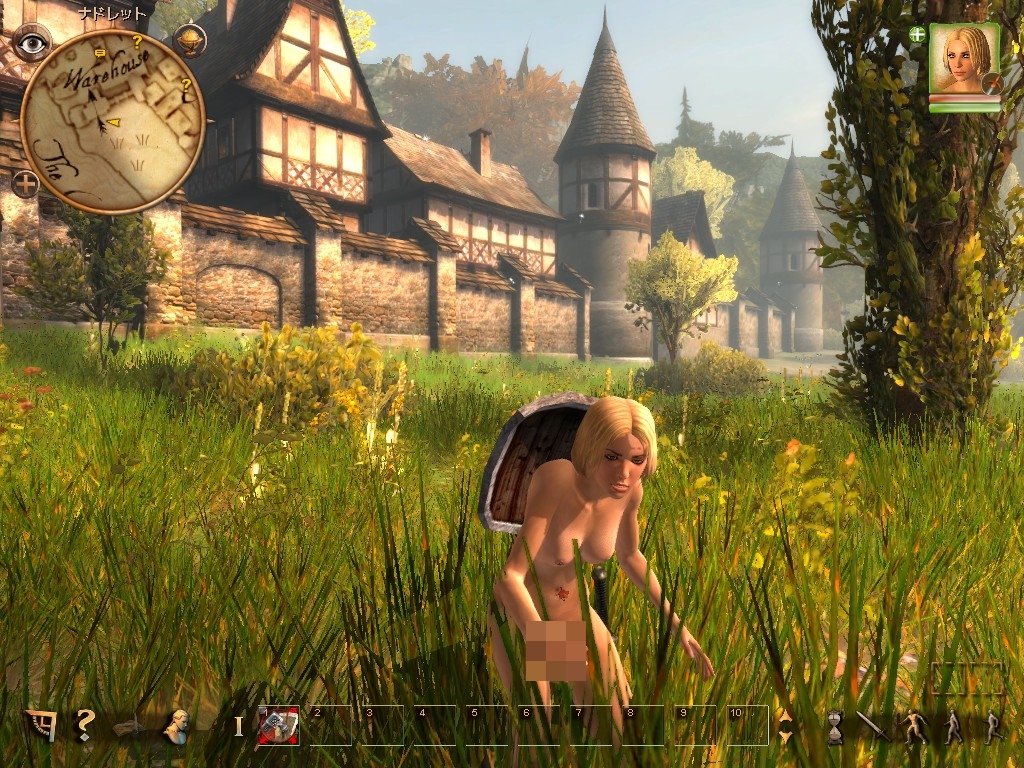Toggle the sword weapon icon
Image resolution: width=1024 pixels, height=768 pixels.
(x=871, y=726)
